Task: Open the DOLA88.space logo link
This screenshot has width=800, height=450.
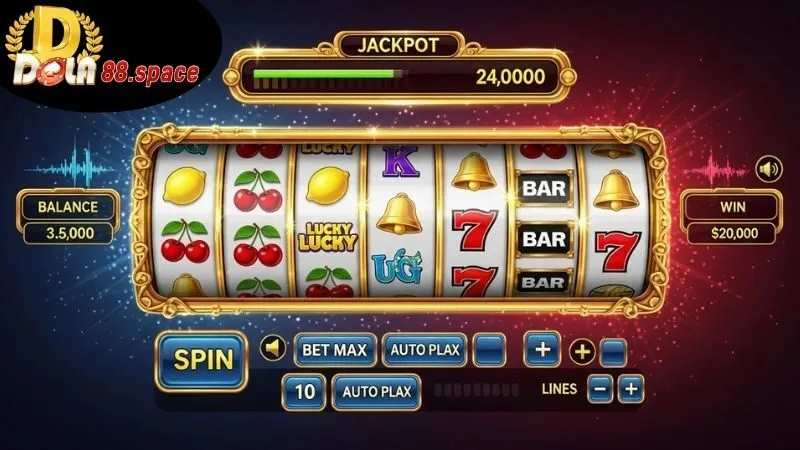Action: tap(98, 55)
